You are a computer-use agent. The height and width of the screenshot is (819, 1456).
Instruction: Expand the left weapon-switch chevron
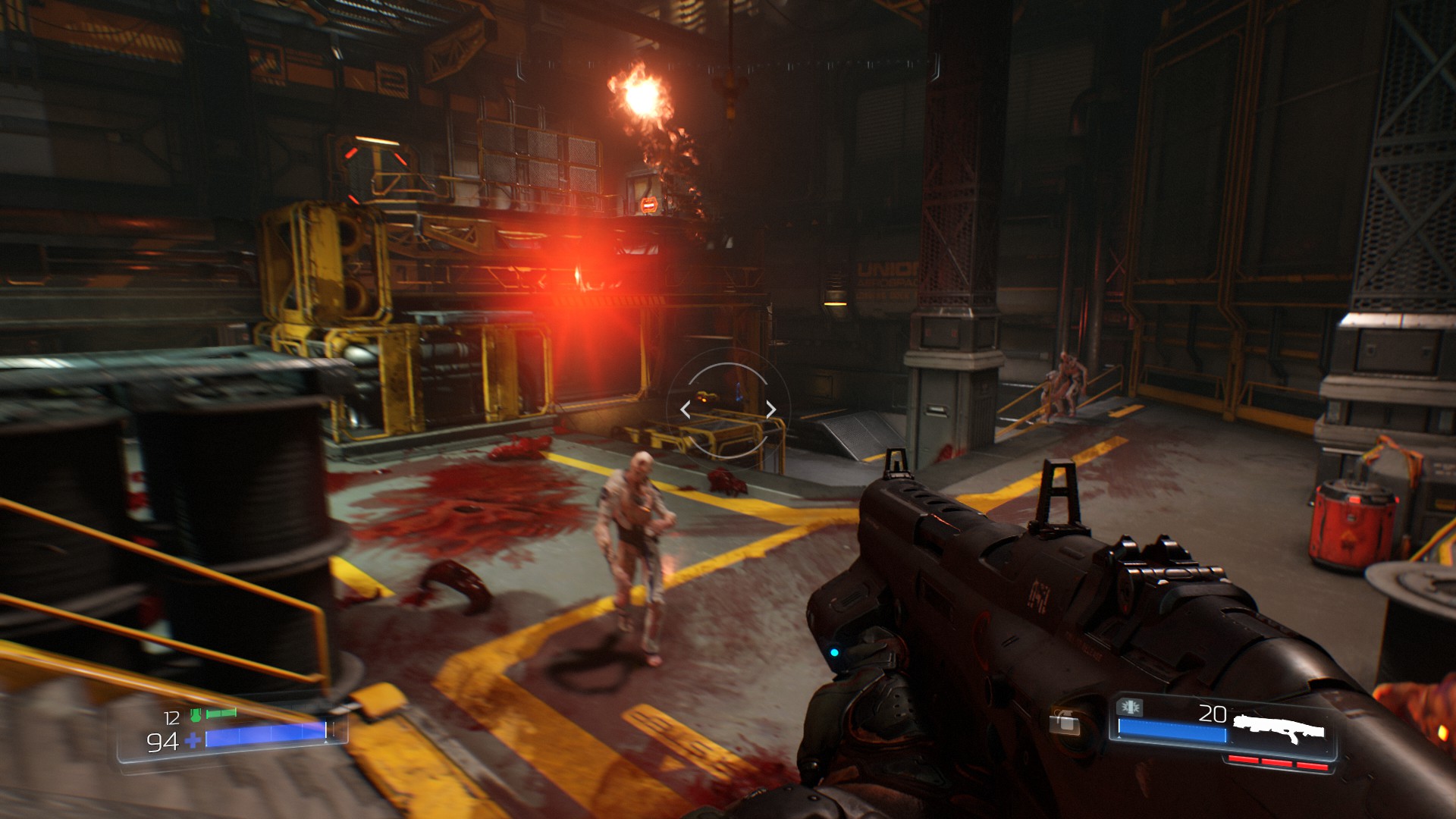[685, 409]
